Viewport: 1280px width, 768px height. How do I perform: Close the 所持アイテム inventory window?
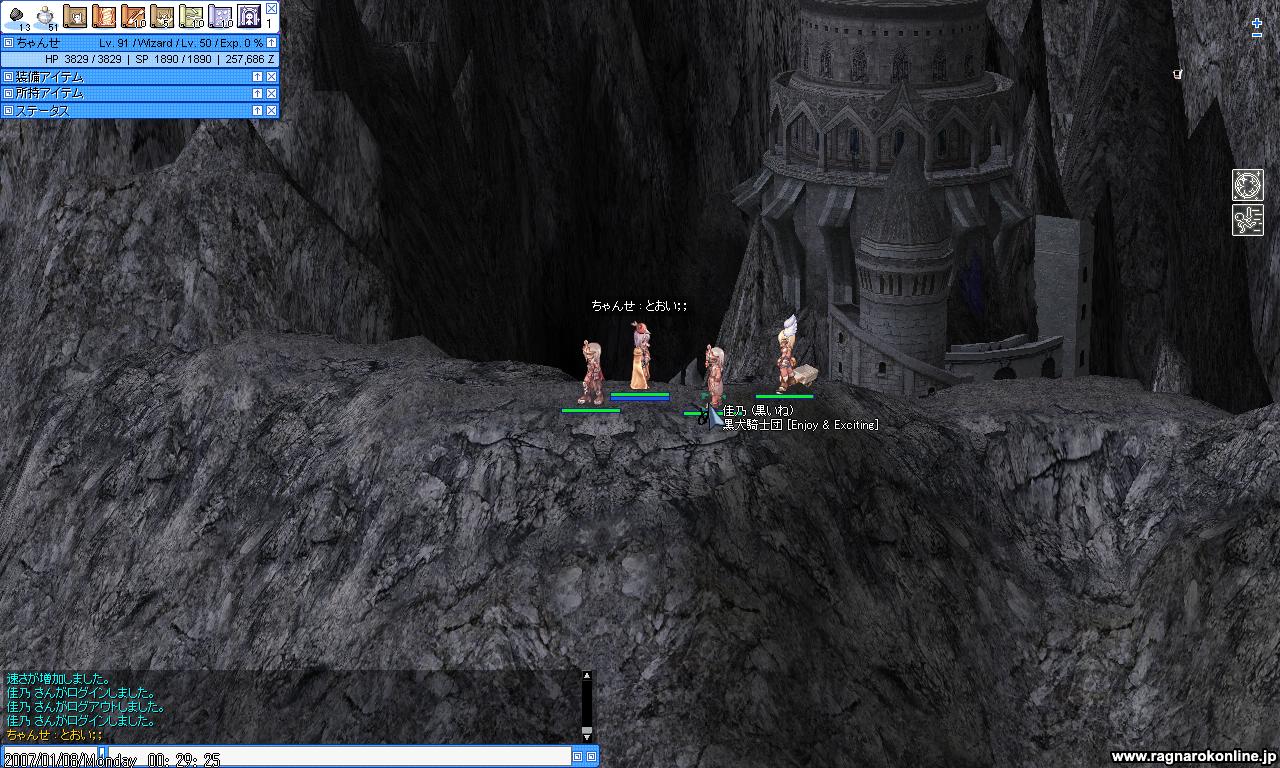[x=271, y=93]
